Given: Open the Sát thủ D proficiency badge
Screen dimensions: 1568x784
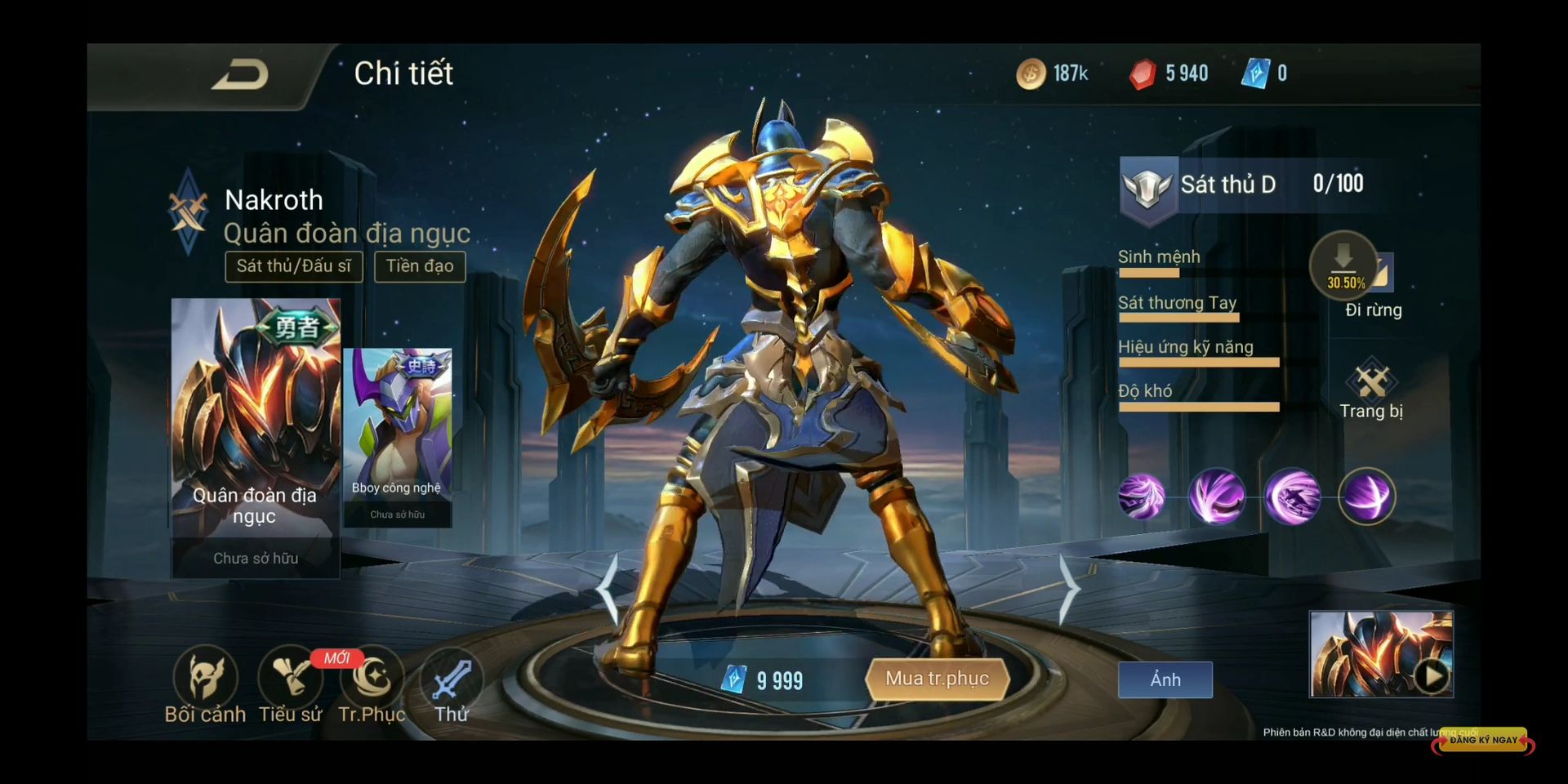Looking at the screenshot, I should [1147, 187].
